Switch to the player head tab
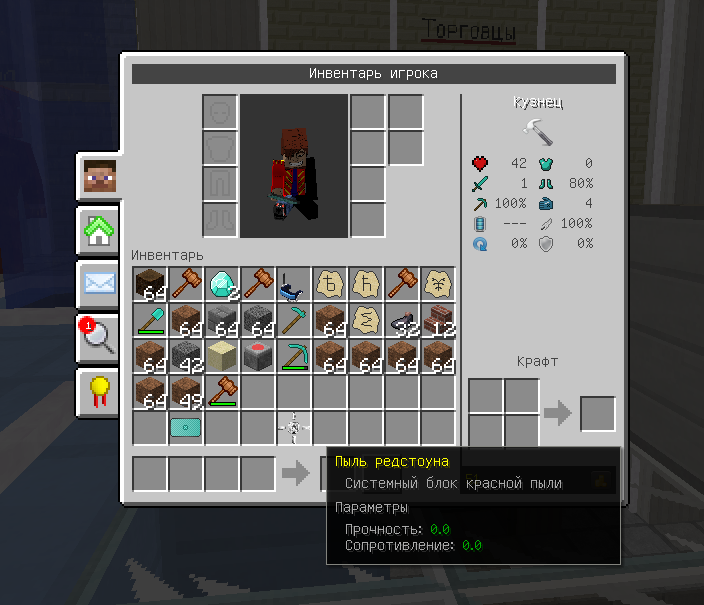 [99, 179]
